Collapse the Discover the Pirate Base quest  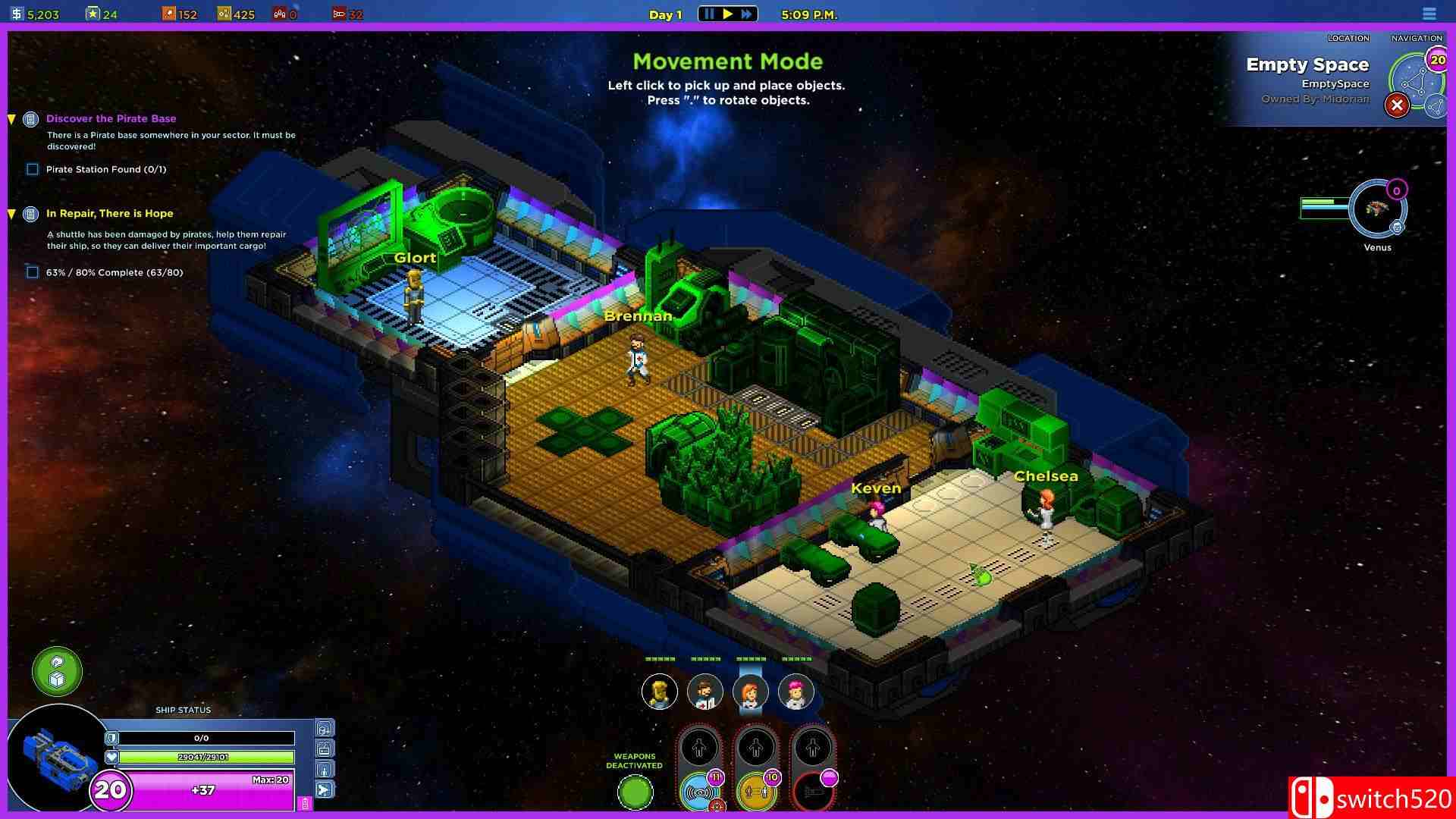click(11, 118)
